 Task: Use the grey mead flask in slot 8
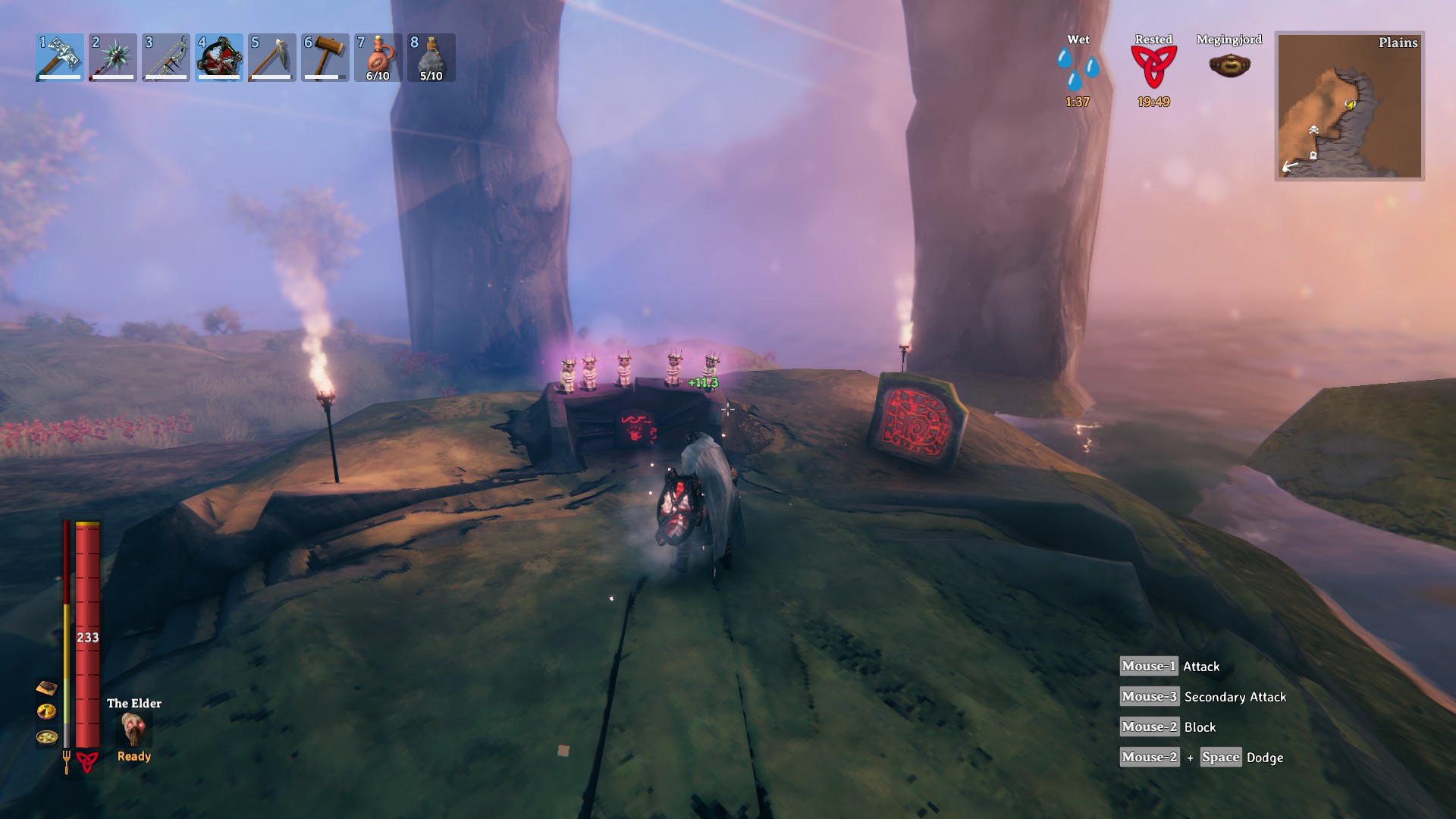(431, 57)
